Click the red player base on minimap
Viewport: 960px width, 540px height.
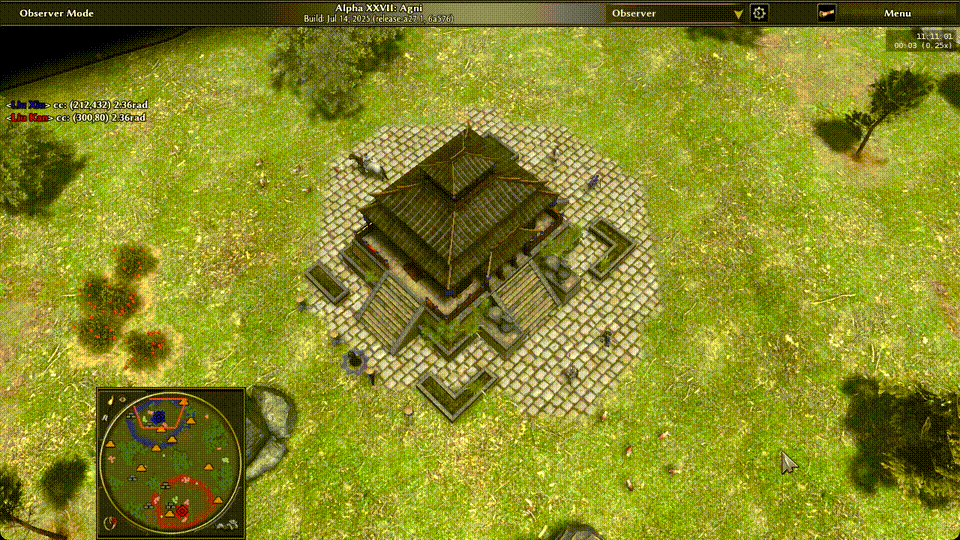coord(182,512)
